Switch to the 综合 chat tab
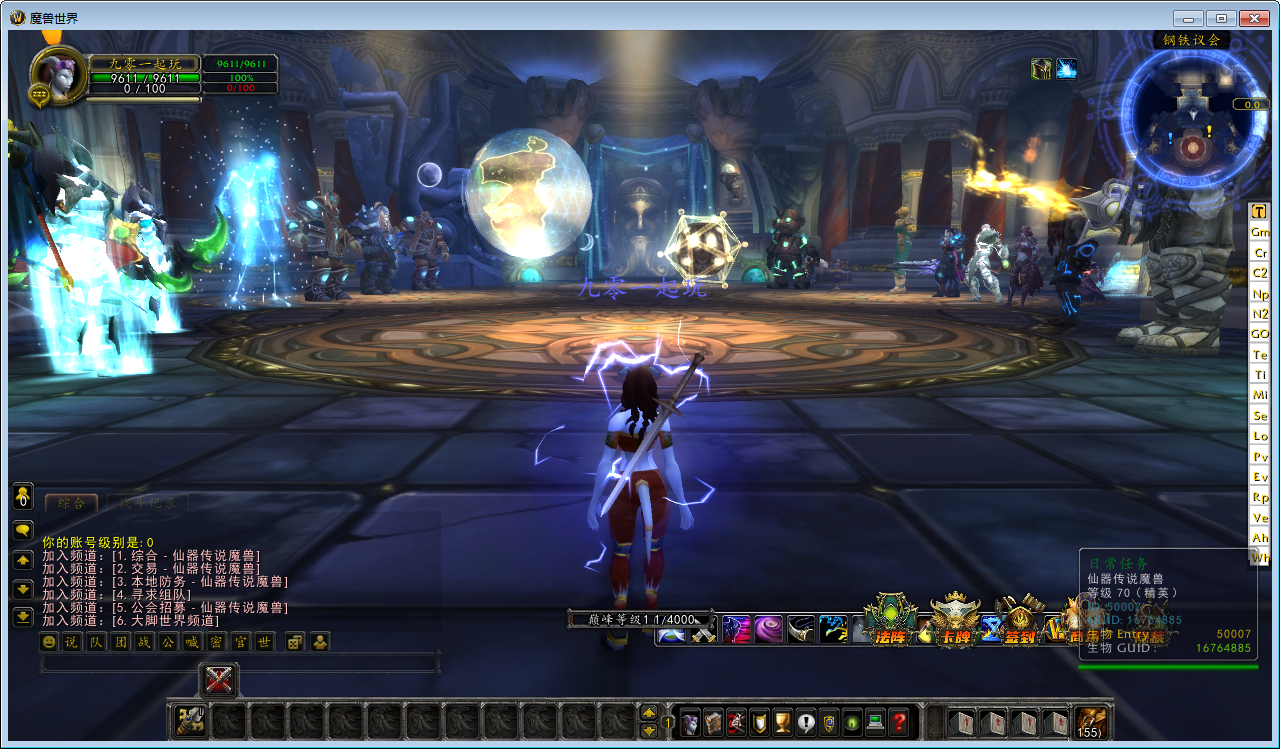Viewport: 1280px width, 749px height. (x=71, y=503)
